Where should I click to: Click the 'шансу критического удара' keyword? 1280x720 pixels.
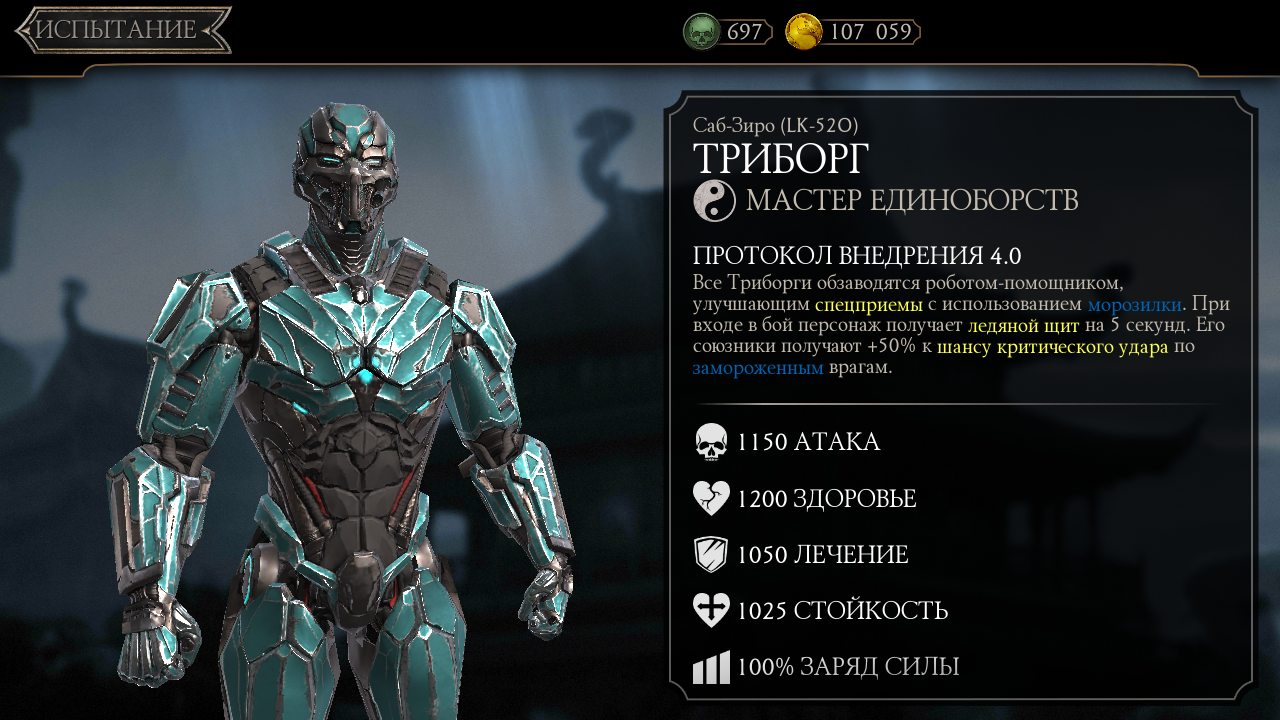(x=1052, y=347)
